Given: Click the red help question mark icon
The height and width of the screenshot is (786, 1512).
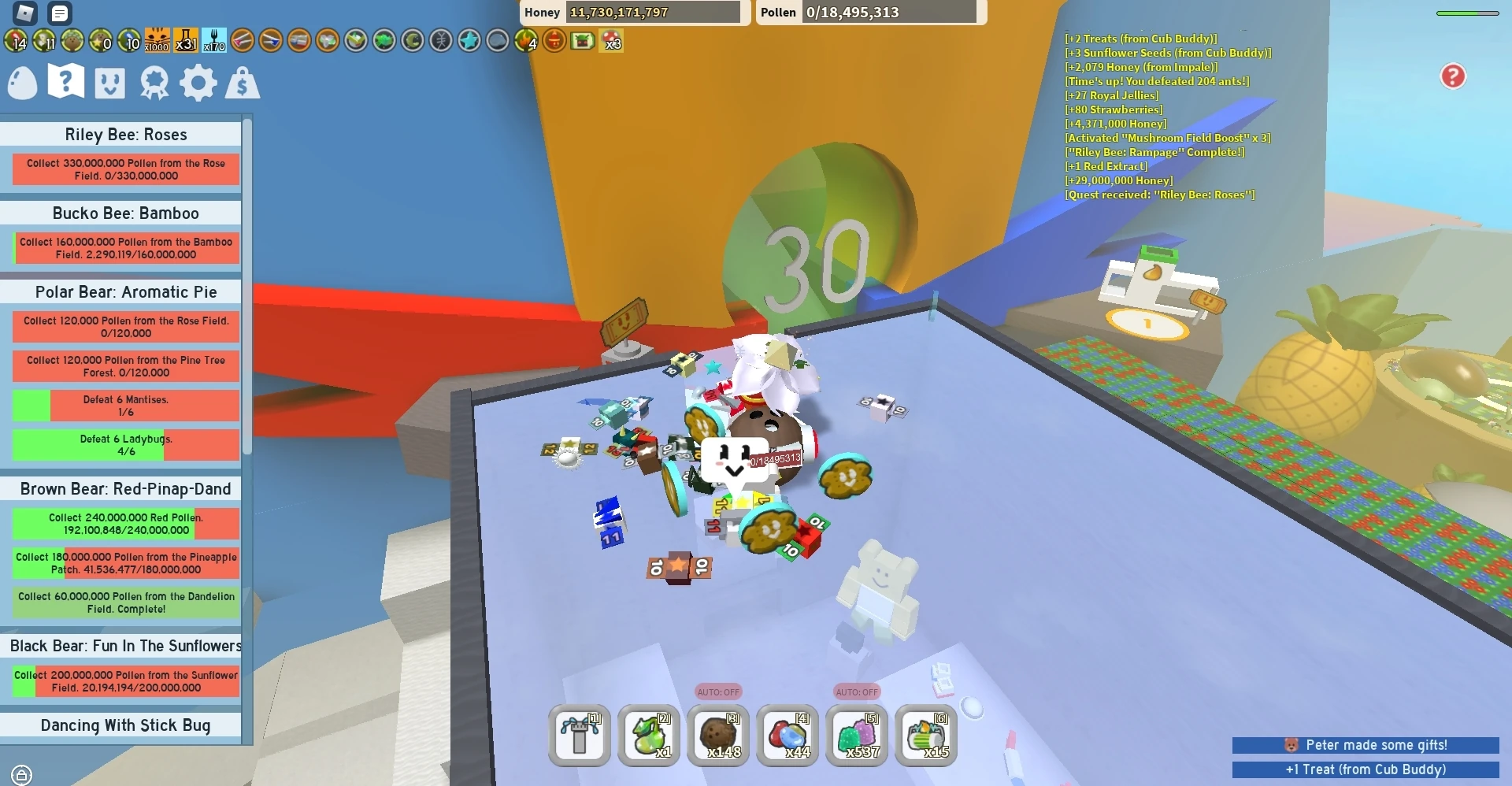Looking at the screenshot, I should click(x=1453, y=76).
